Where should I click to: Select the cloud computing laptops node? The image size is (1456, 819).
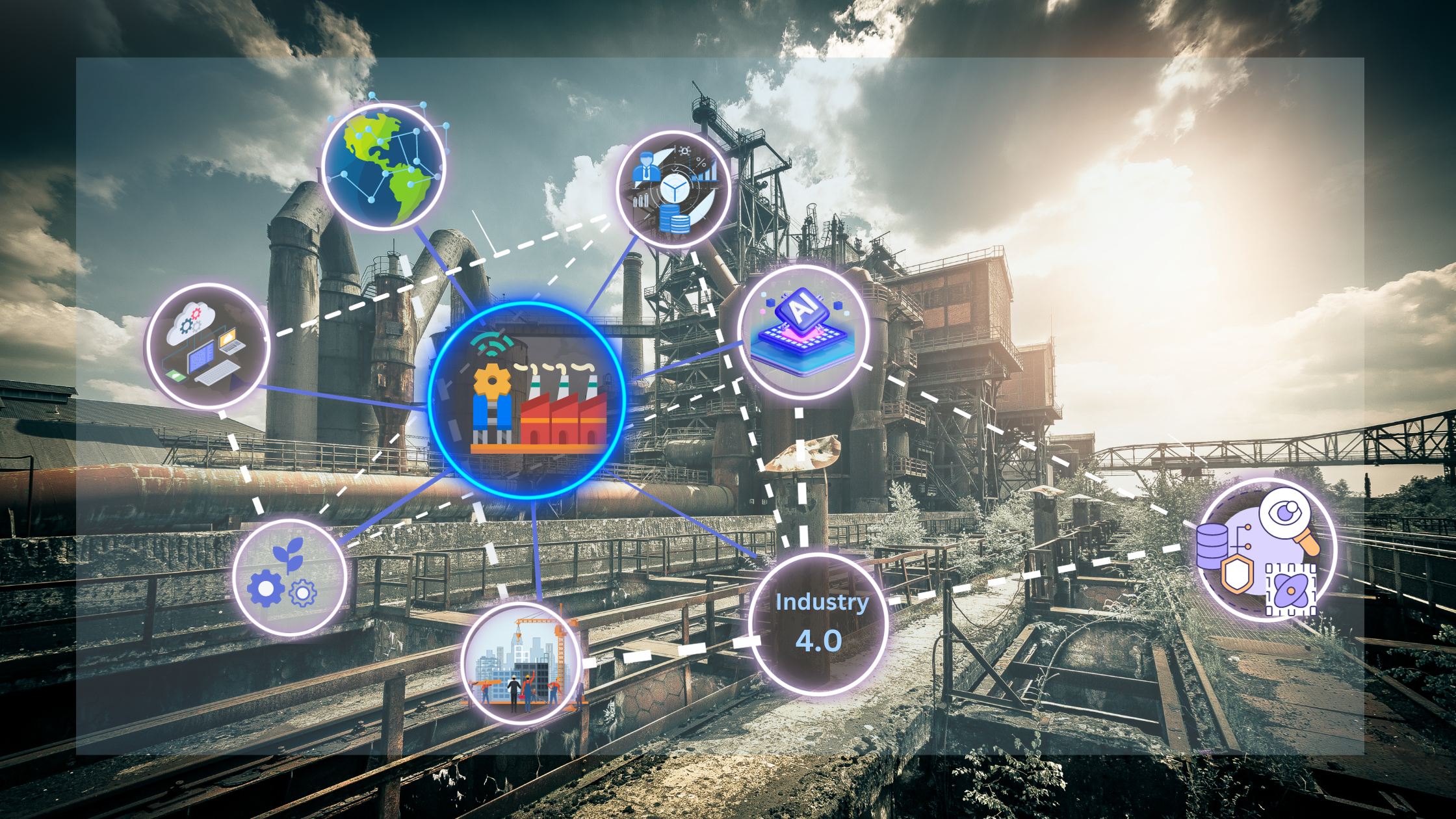pyautogui.click(x=207, y=345)
